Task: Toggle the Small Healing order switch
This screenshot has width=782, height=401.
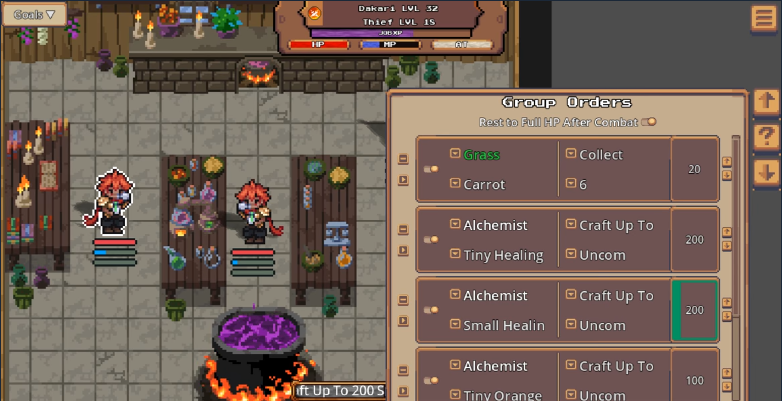Action: pos(431,310)
